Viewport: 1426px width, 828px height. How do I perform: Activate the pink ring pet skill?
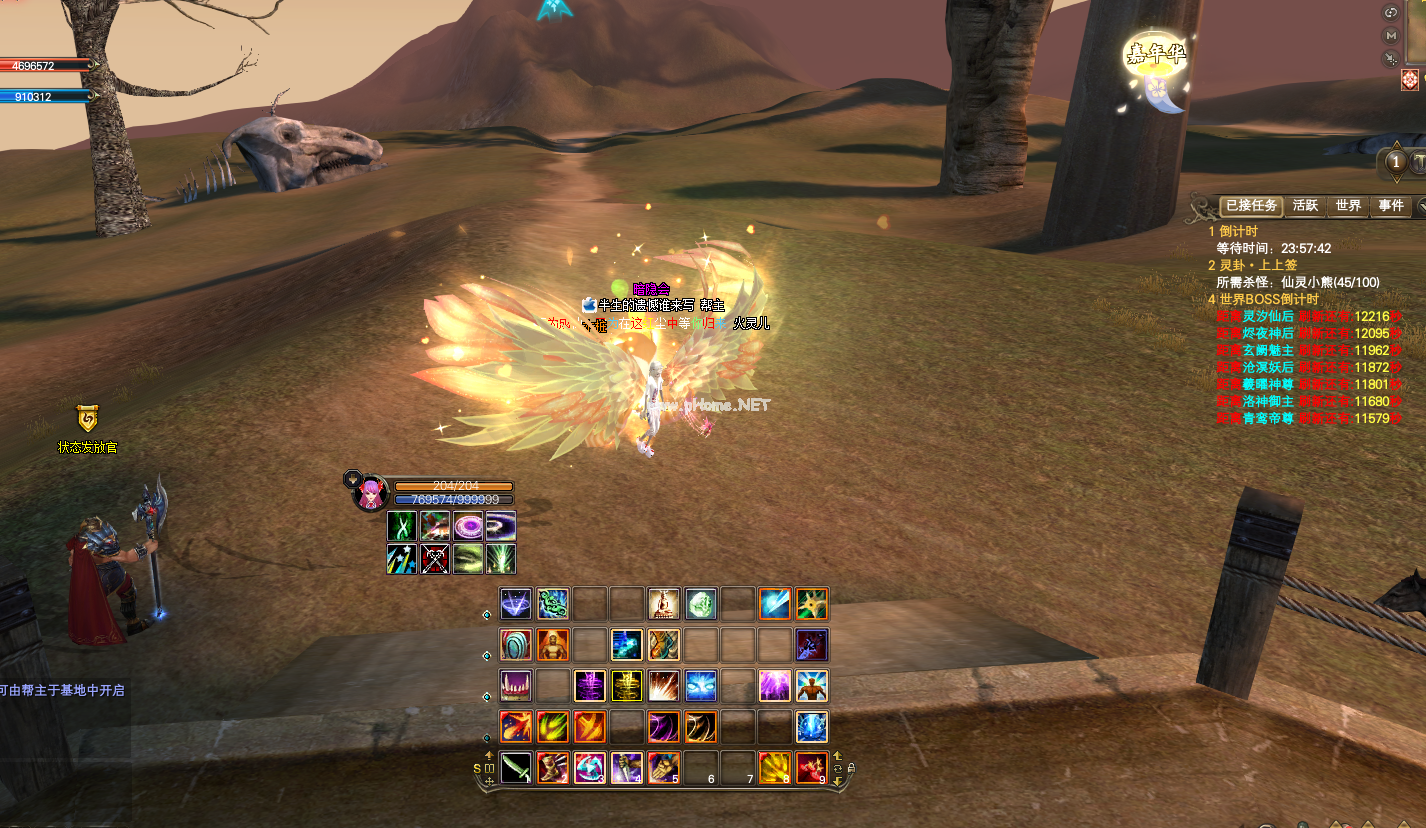click(x=468, y=525)
